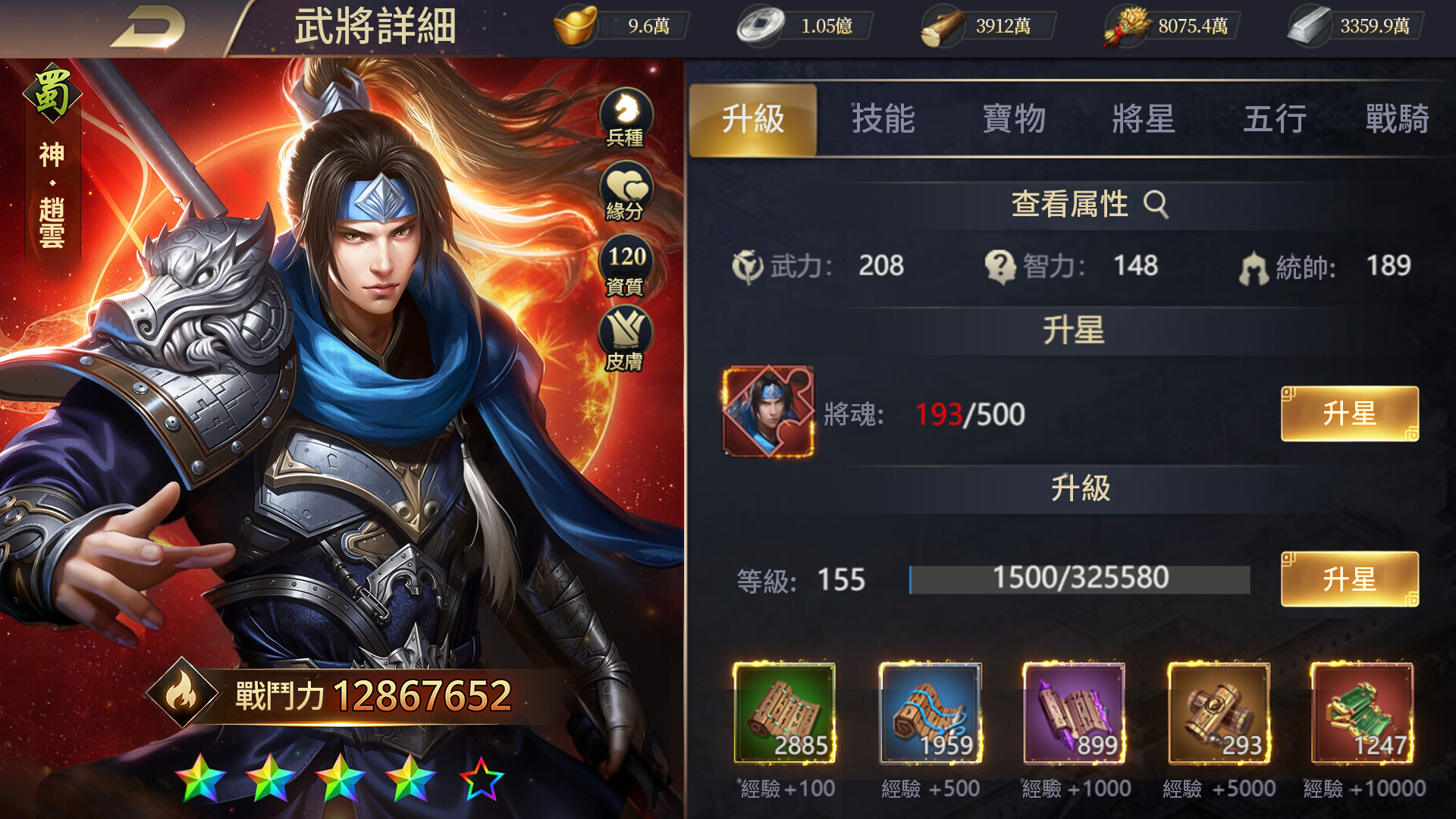Click the 武力 attribute icon
Image resolution: width=1456 pixels, height=819 pixels.
[x=747, y=267]
